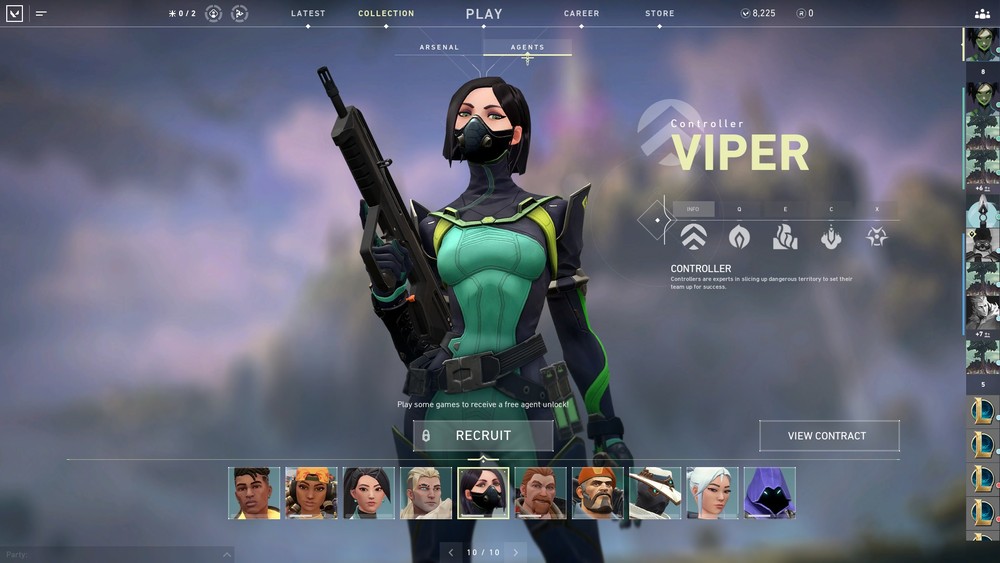Open the CAREER page
1000x563 pixels.
click(x=581, y=14)
